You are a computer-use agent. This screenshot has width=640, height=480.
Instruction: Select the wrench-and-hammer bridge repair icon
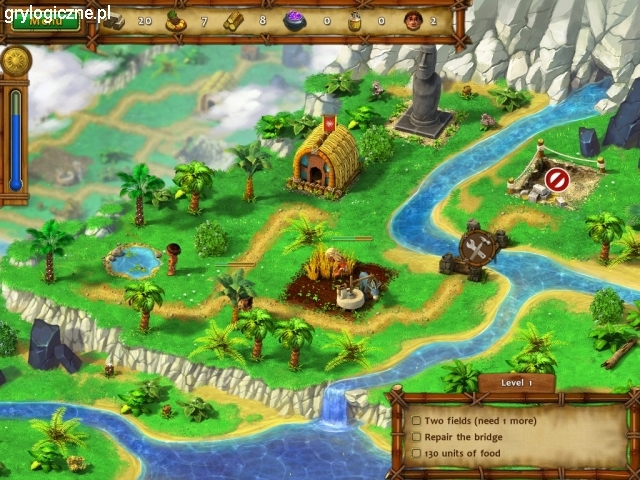(x=476, y=250)
